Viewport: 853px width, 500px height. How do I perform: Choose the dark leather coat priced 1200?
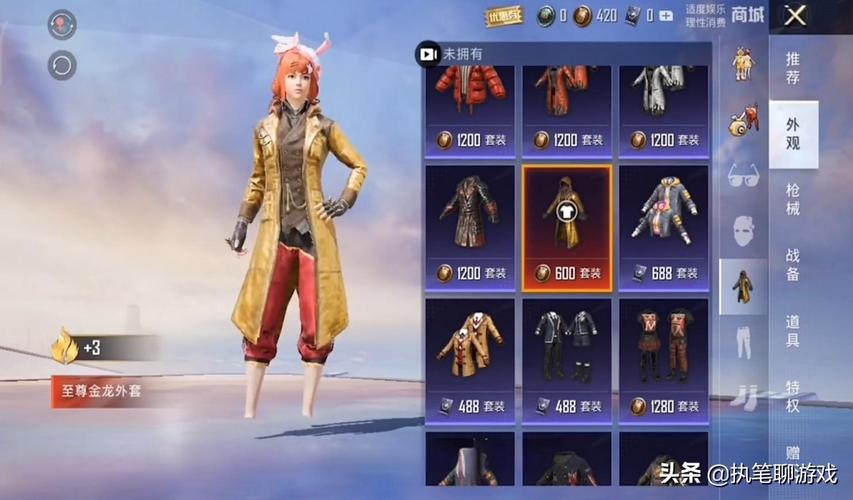pyautogui.click(x=470, y=228)
